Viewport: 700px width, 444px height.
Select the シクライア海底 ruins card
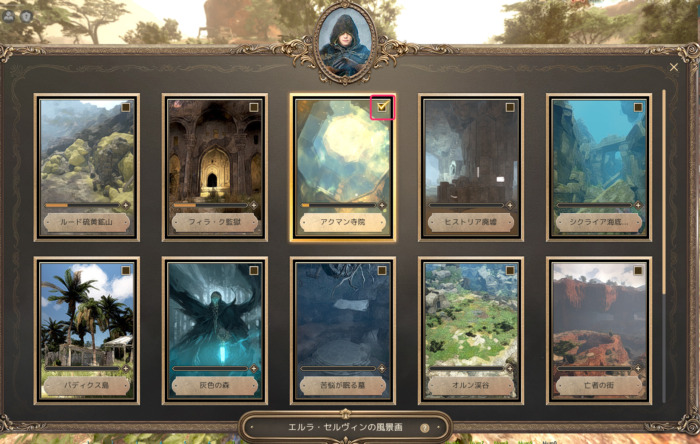point(598,160)
